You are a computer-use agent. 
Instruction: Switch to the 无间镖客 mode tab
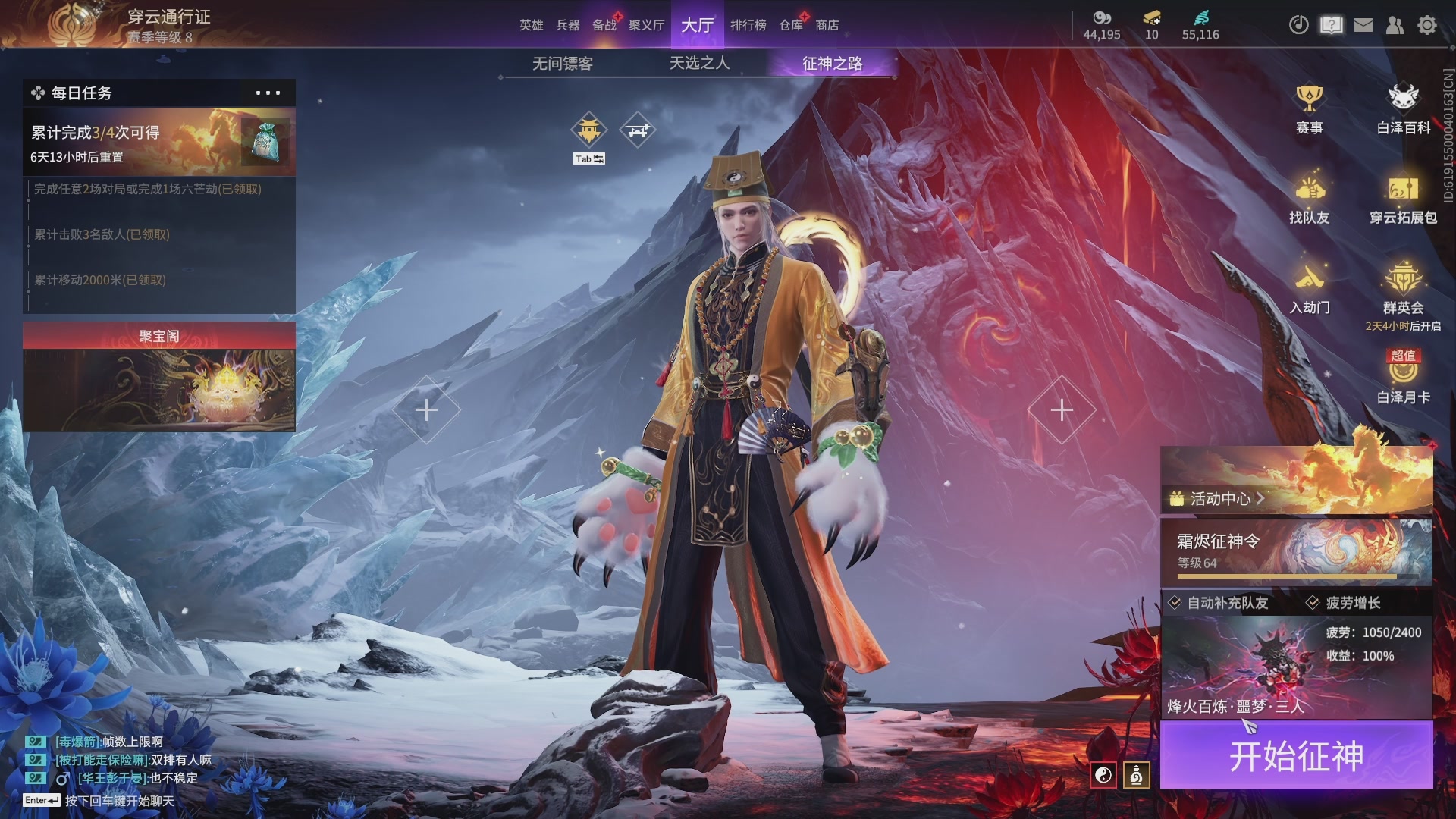click(x=562, y=64)
